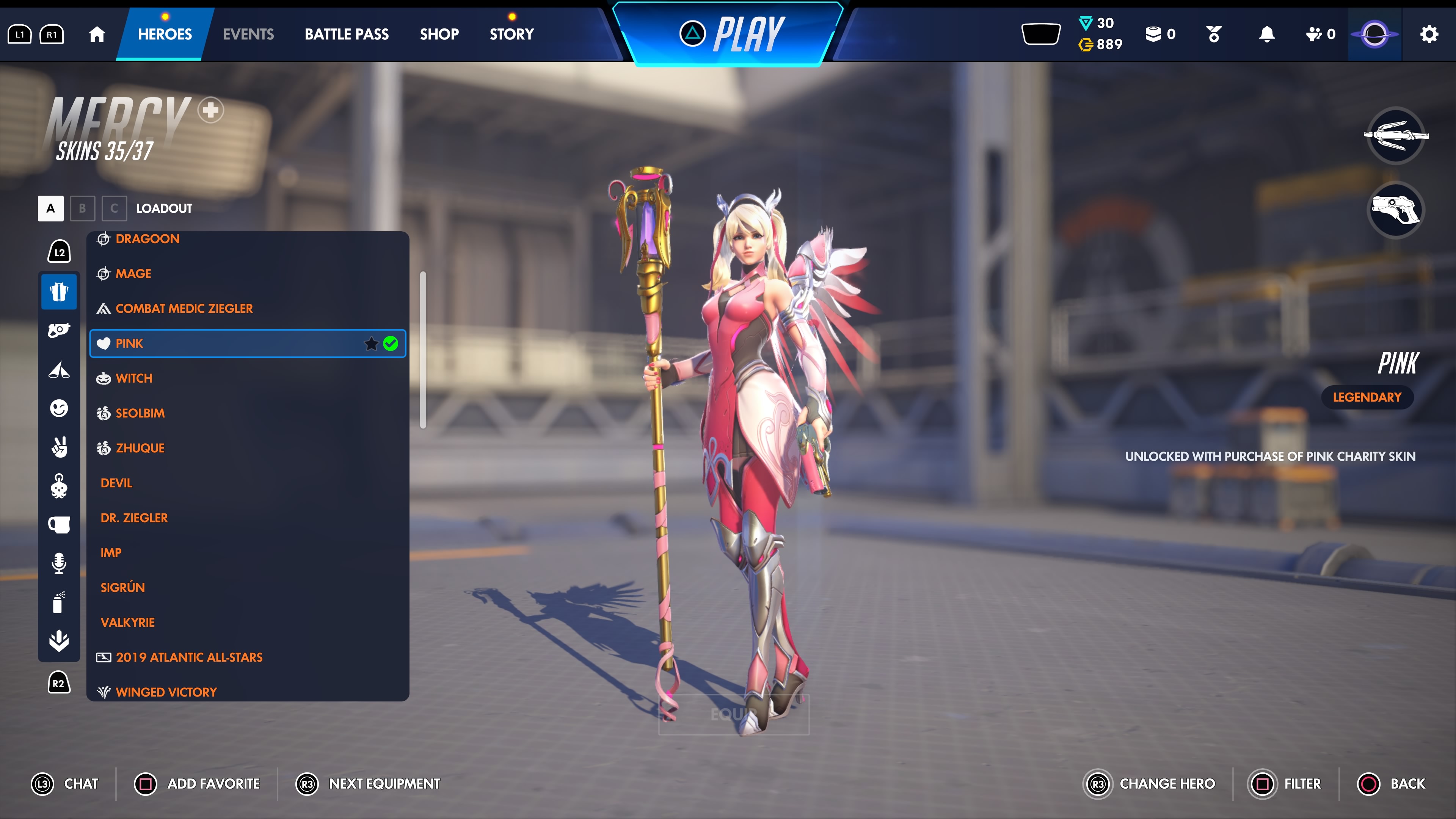Pick the Valkyrie skin
Image resolution: width=1456 pixels, height=819 pixels.
128,622
